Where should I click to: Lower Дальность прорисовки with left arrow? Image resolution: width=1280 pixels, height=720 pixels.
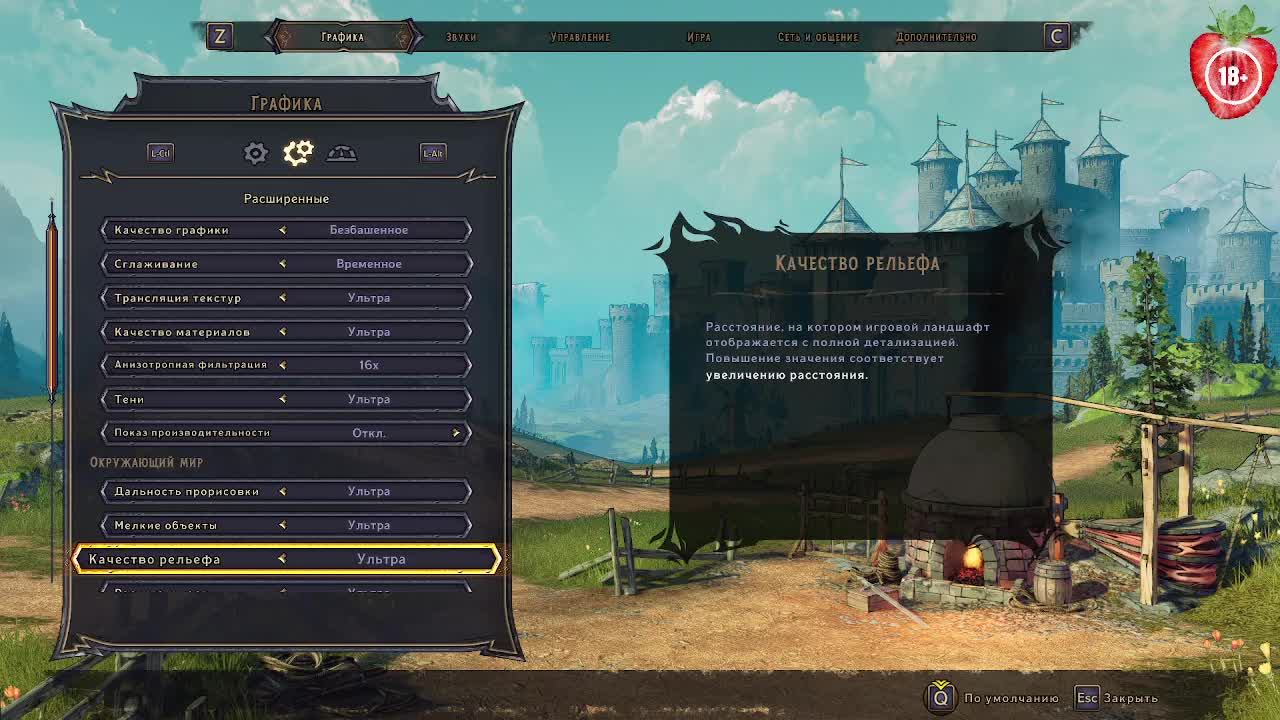click(283, 491)
